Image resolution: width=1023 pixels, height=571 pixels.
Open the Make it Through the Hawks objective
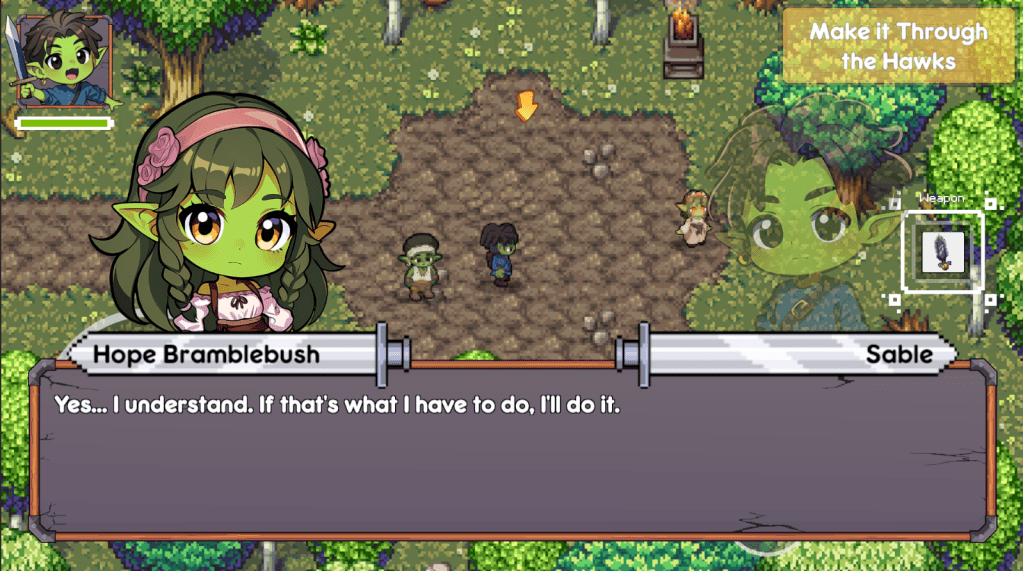click(897, 46)
